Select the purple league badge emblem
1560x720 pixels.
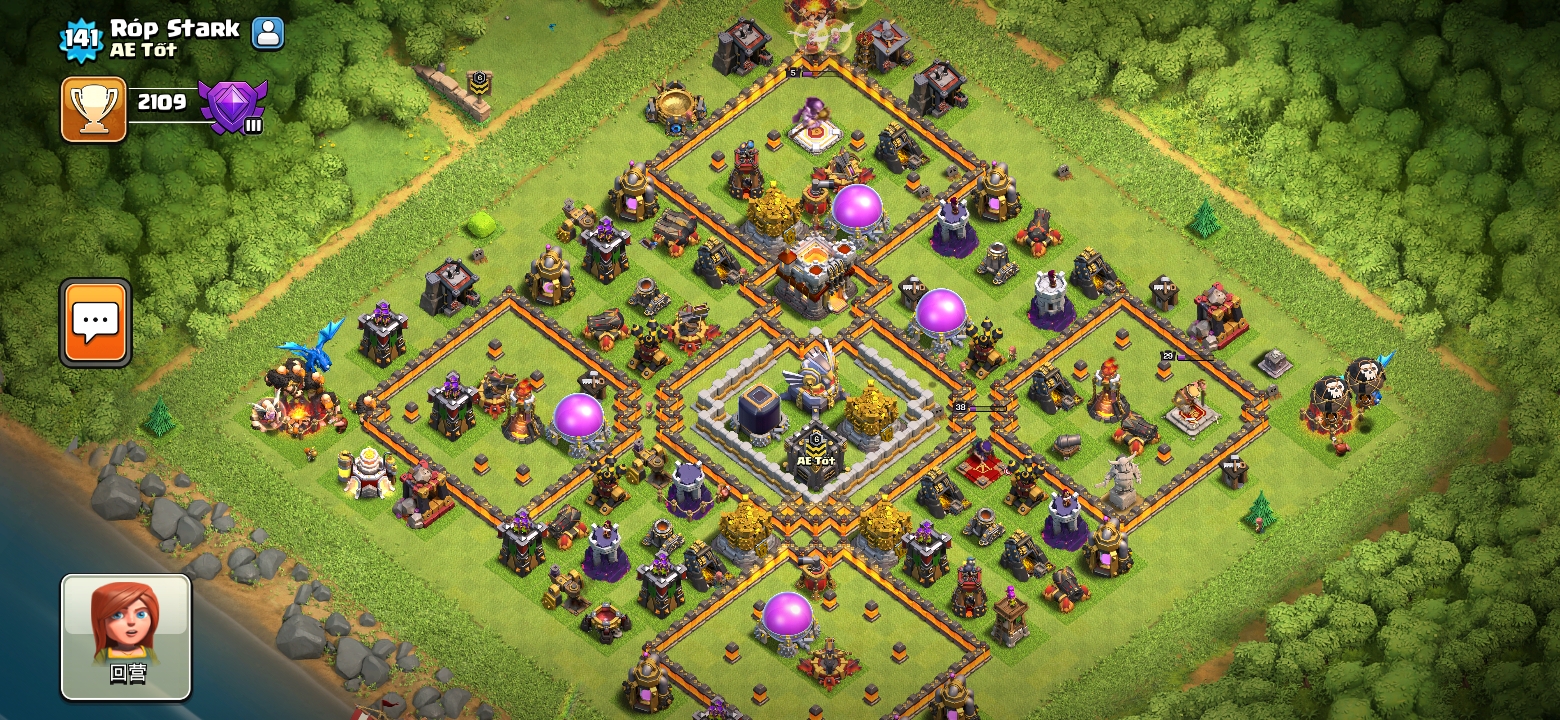pos(232,106)
